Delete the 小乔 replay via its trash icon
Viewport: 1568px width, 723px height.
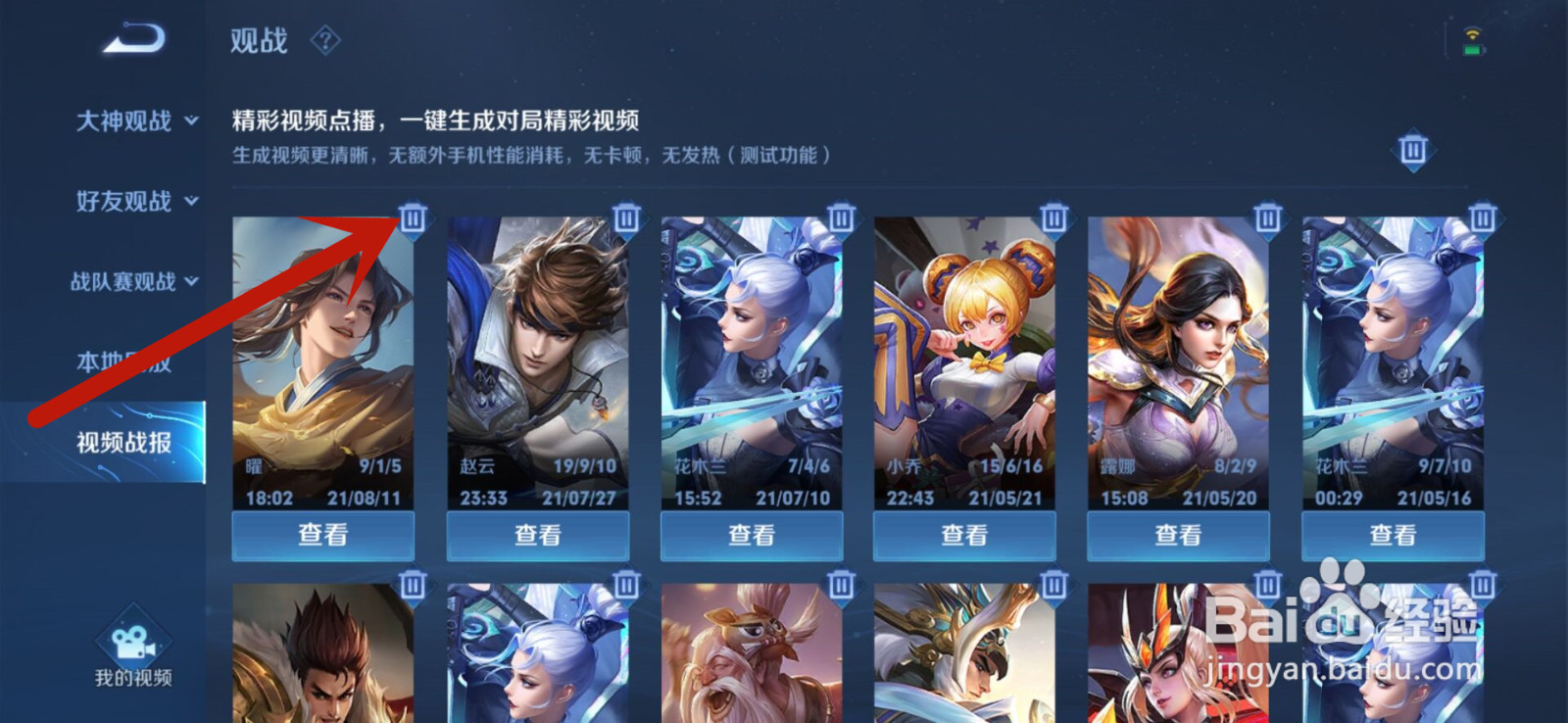click(x=1053, y=218)
